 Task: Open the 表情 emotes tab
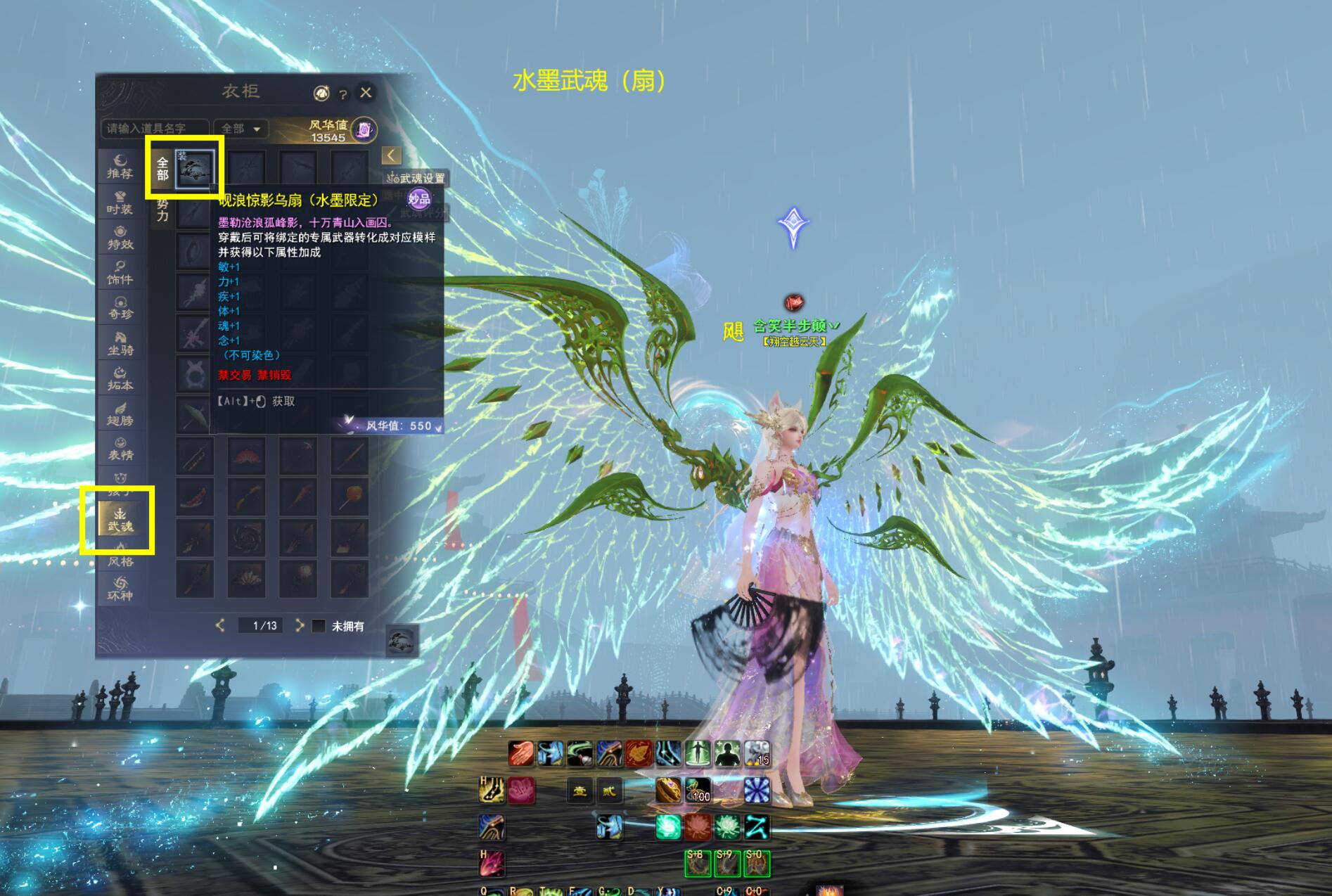coord(120,449)
